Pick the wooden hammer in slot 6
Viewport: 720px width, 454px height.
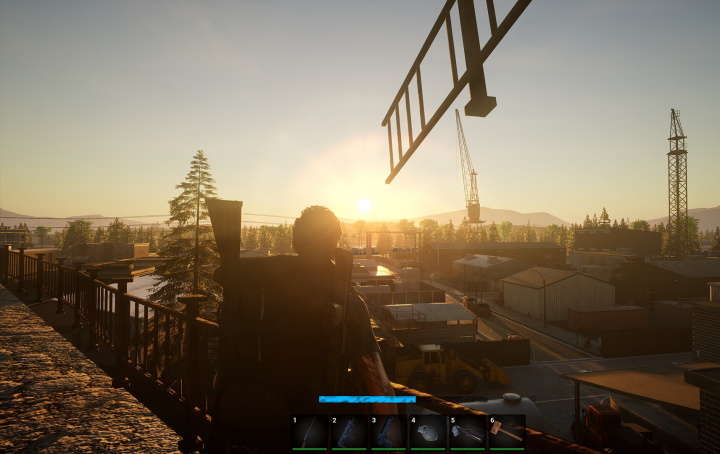(x=506, y=432)
